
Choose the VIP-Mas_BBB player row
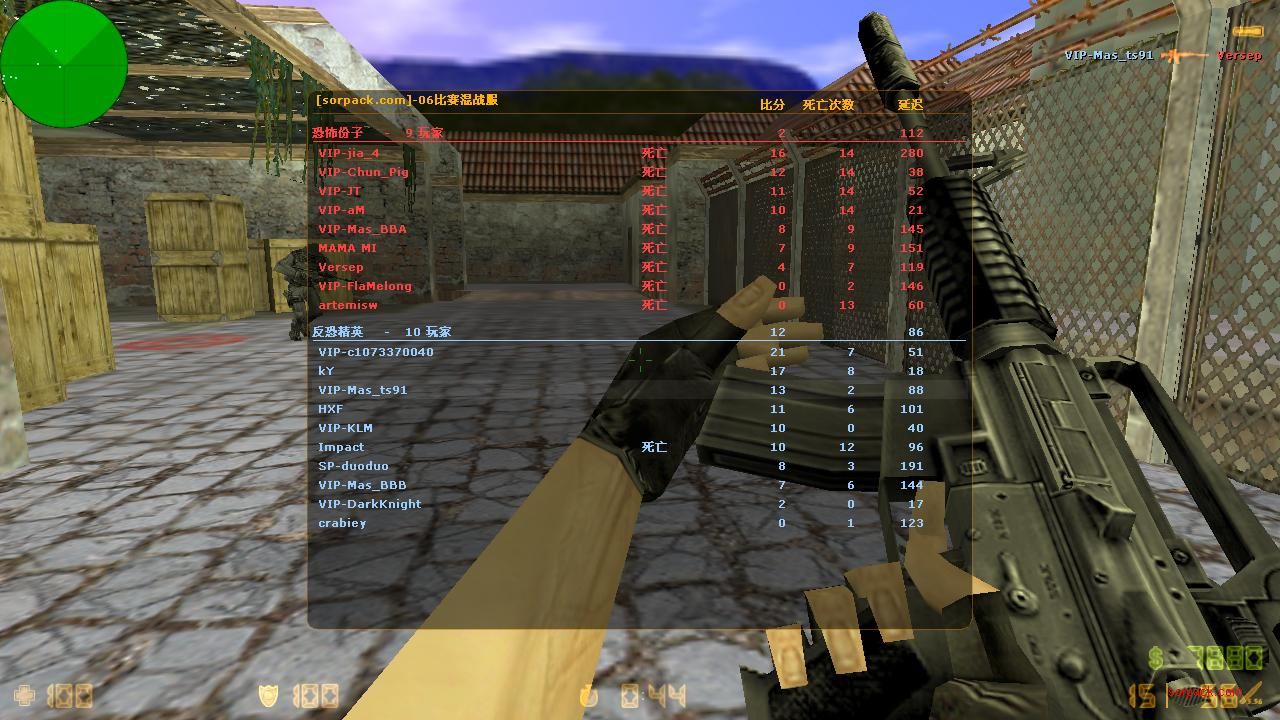click(x=362, y=485)
